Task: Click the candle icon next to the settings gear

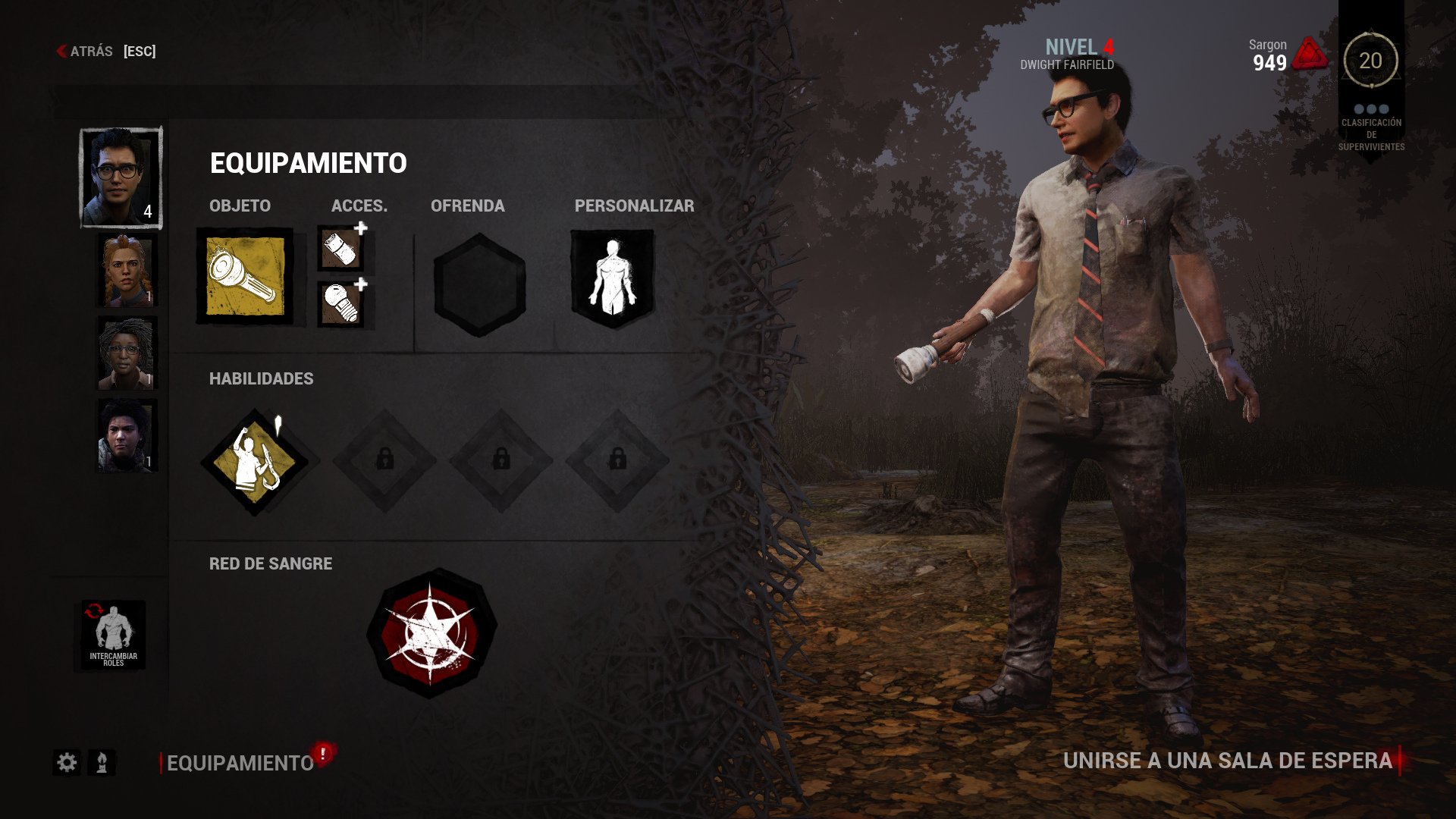Action: [101, 764]
